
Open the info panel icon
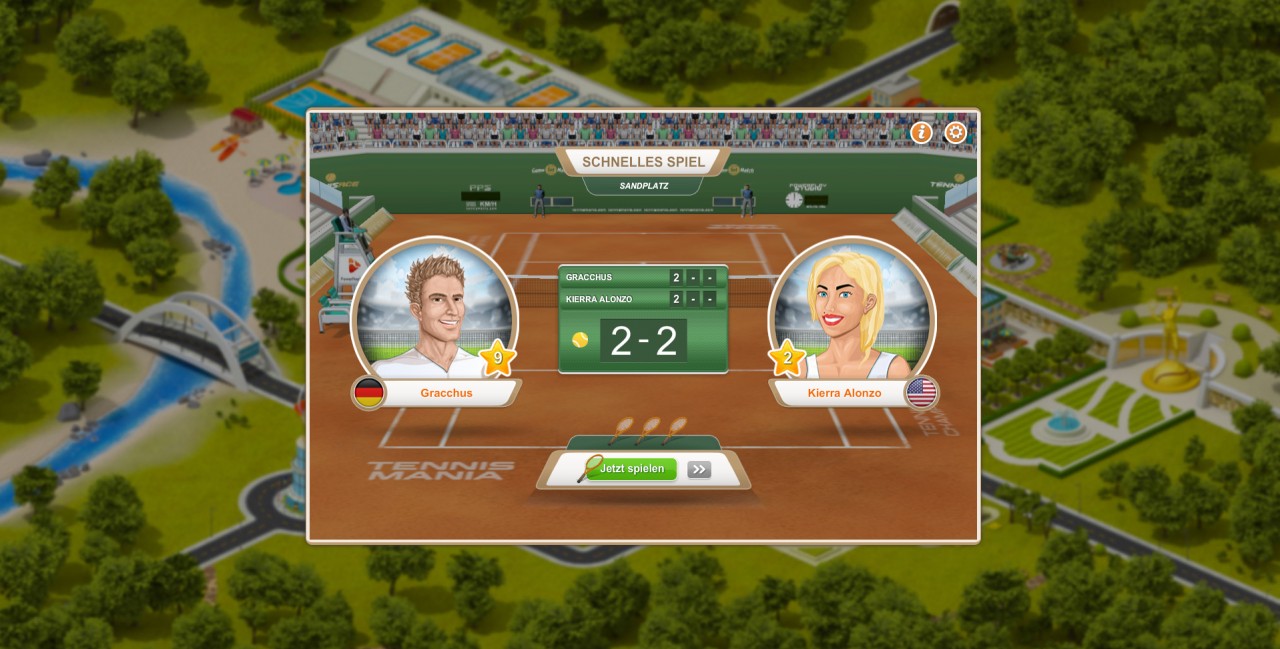pyautogui.click(x=921, y=133)
